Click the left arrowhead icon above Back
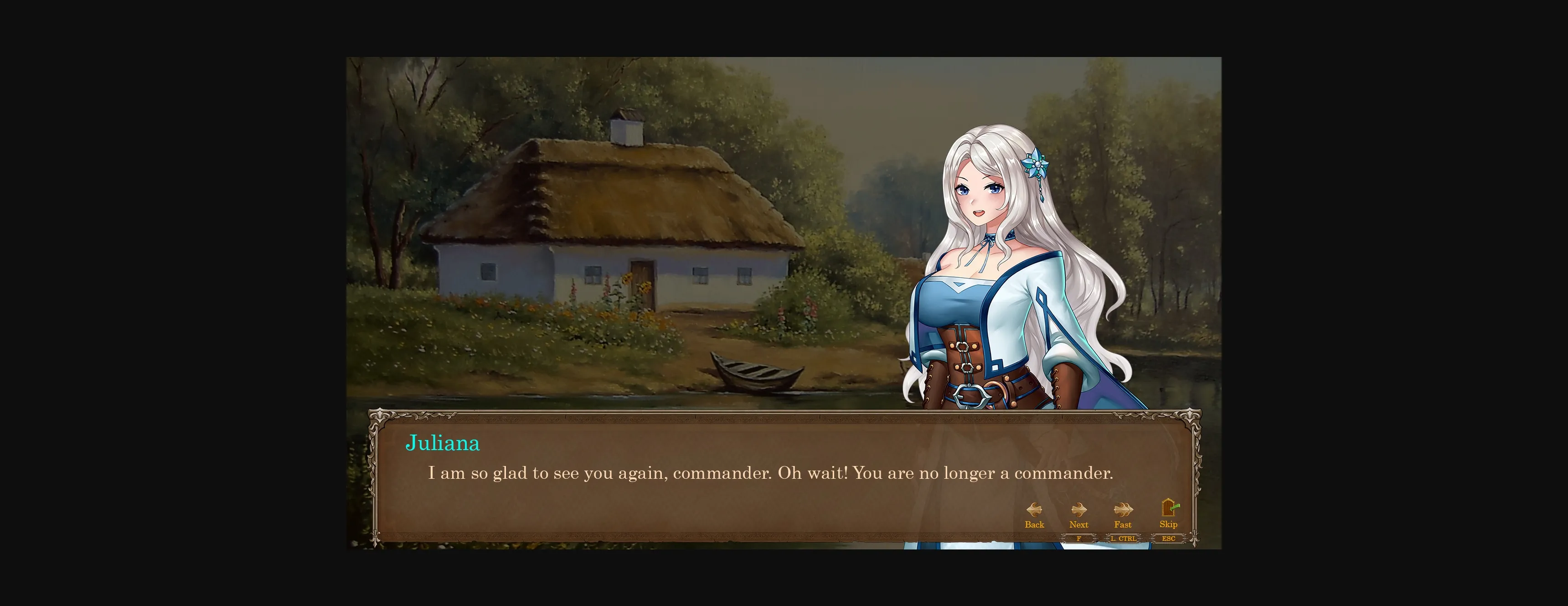 [1031, 510]
